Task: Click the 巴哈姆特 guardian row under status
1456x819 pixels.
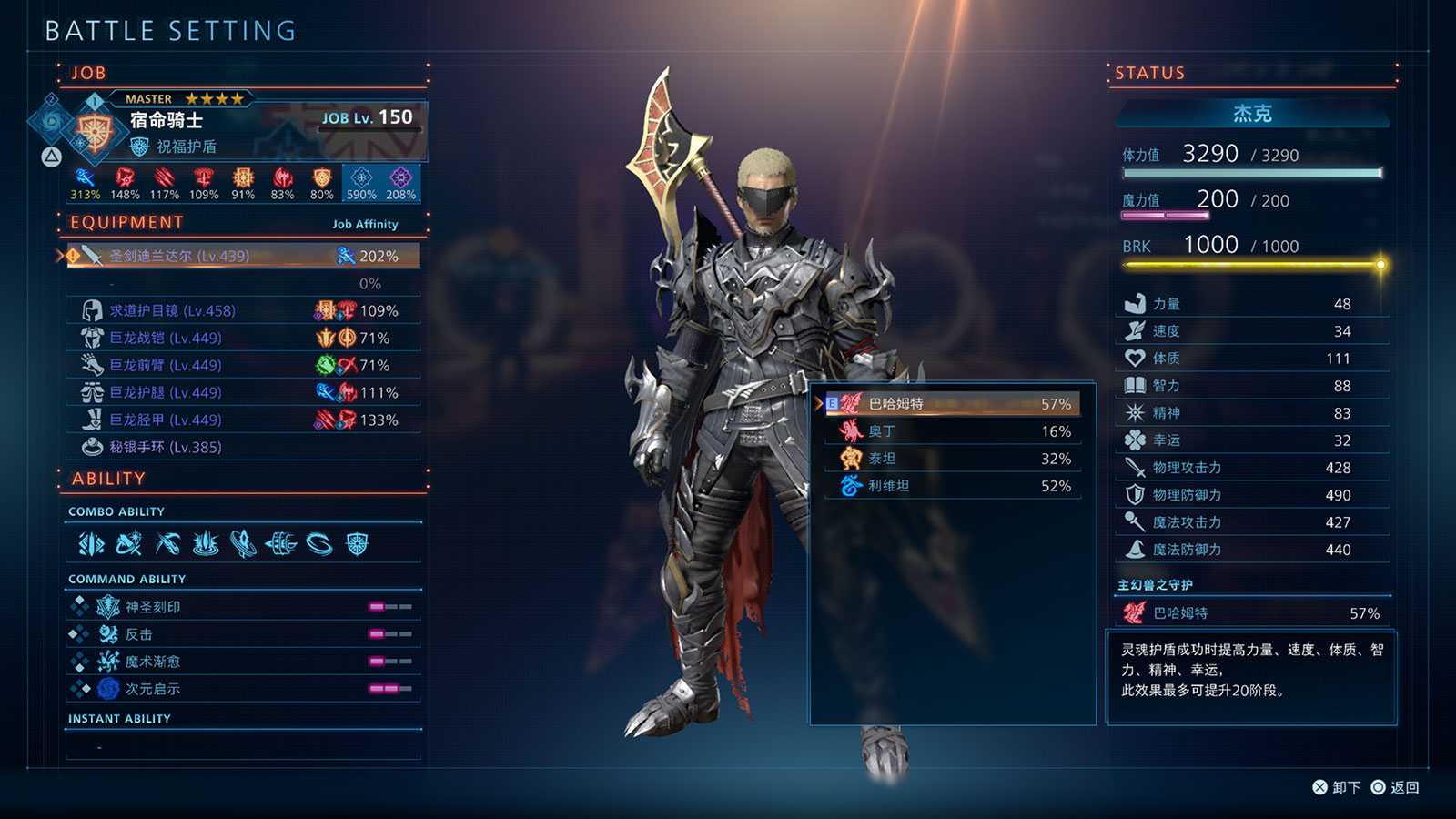Action: coord(1252,613)
